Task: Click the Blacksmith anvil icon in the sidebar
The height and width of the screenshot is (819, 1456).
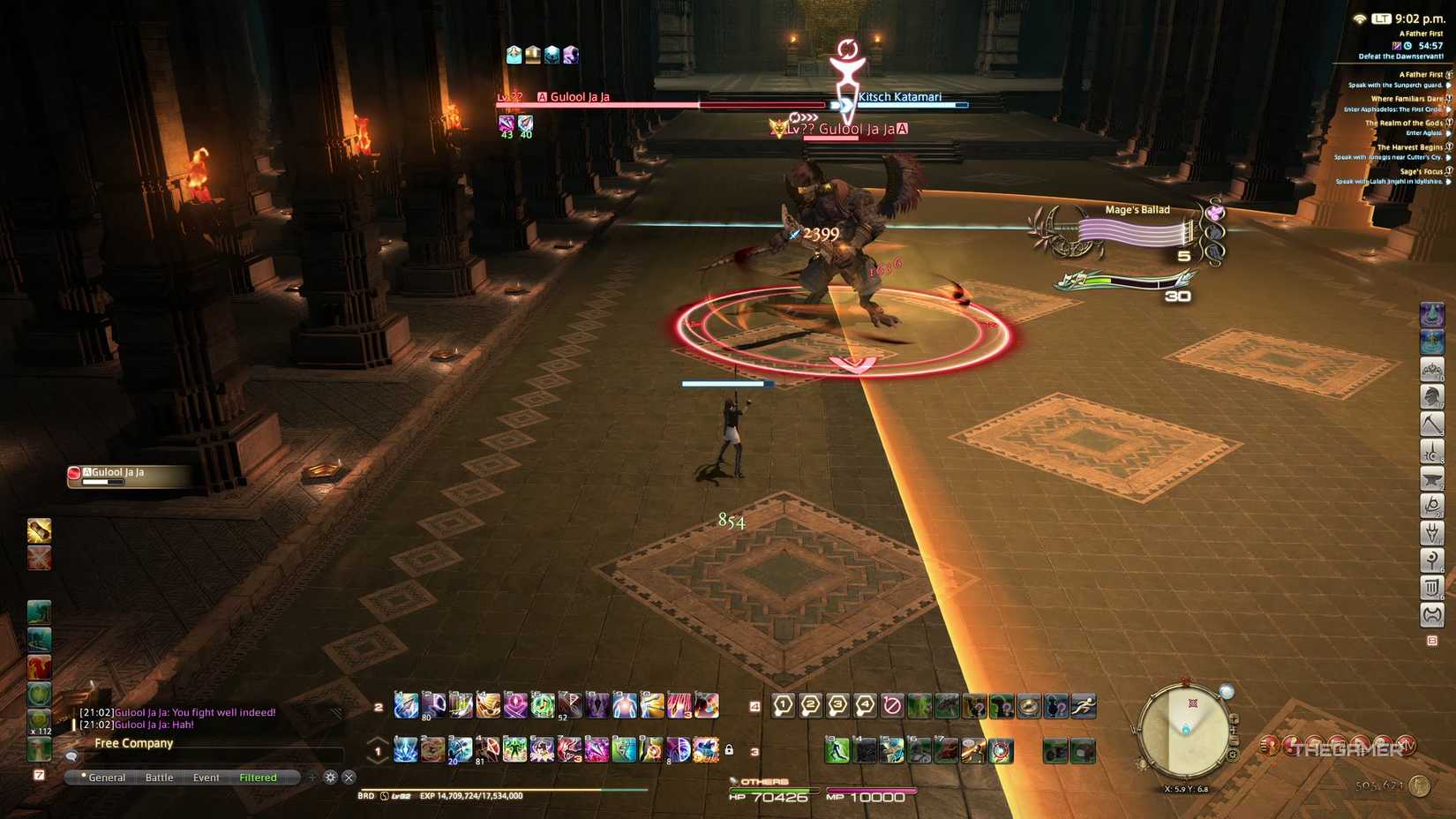Action: tap(1430, 478)
